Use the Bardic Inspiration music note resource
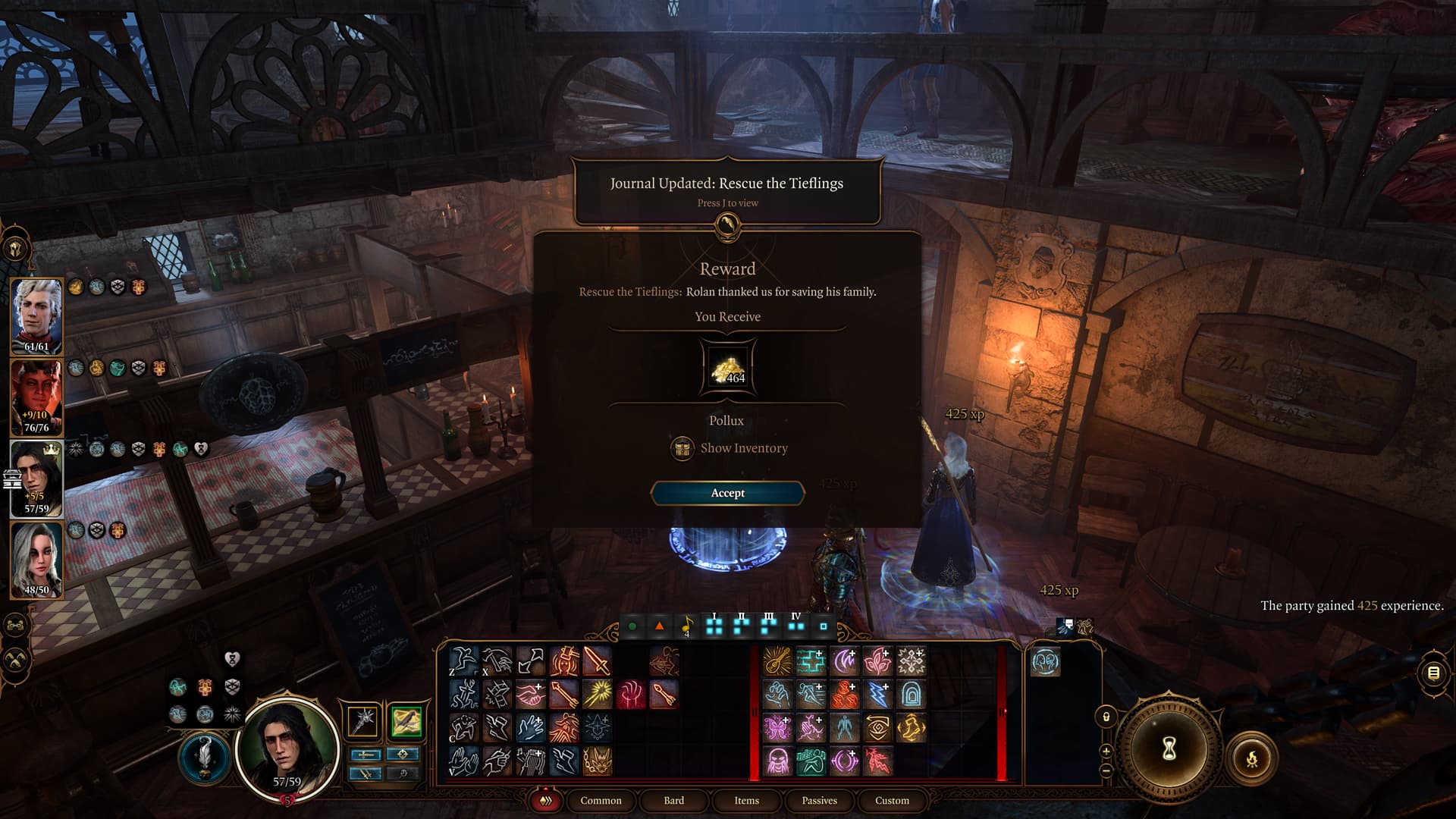This screenshot has height=819, width=1456. (687, 626)
